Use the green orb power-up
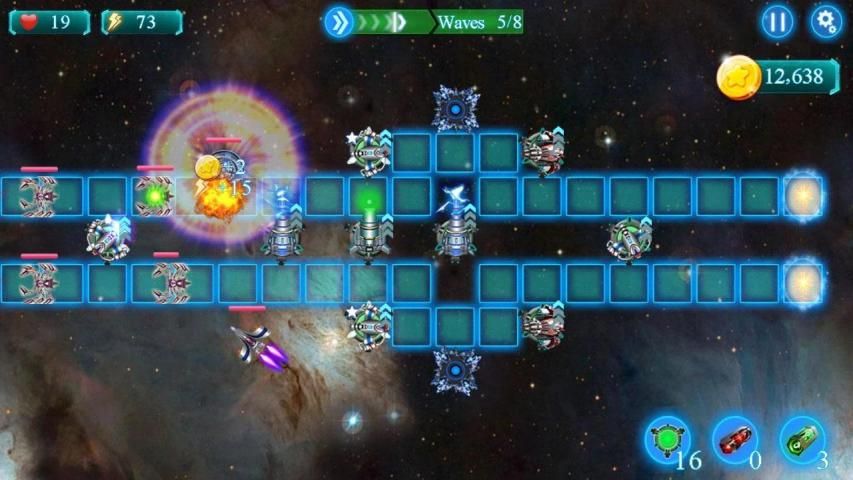 point(666,440)
